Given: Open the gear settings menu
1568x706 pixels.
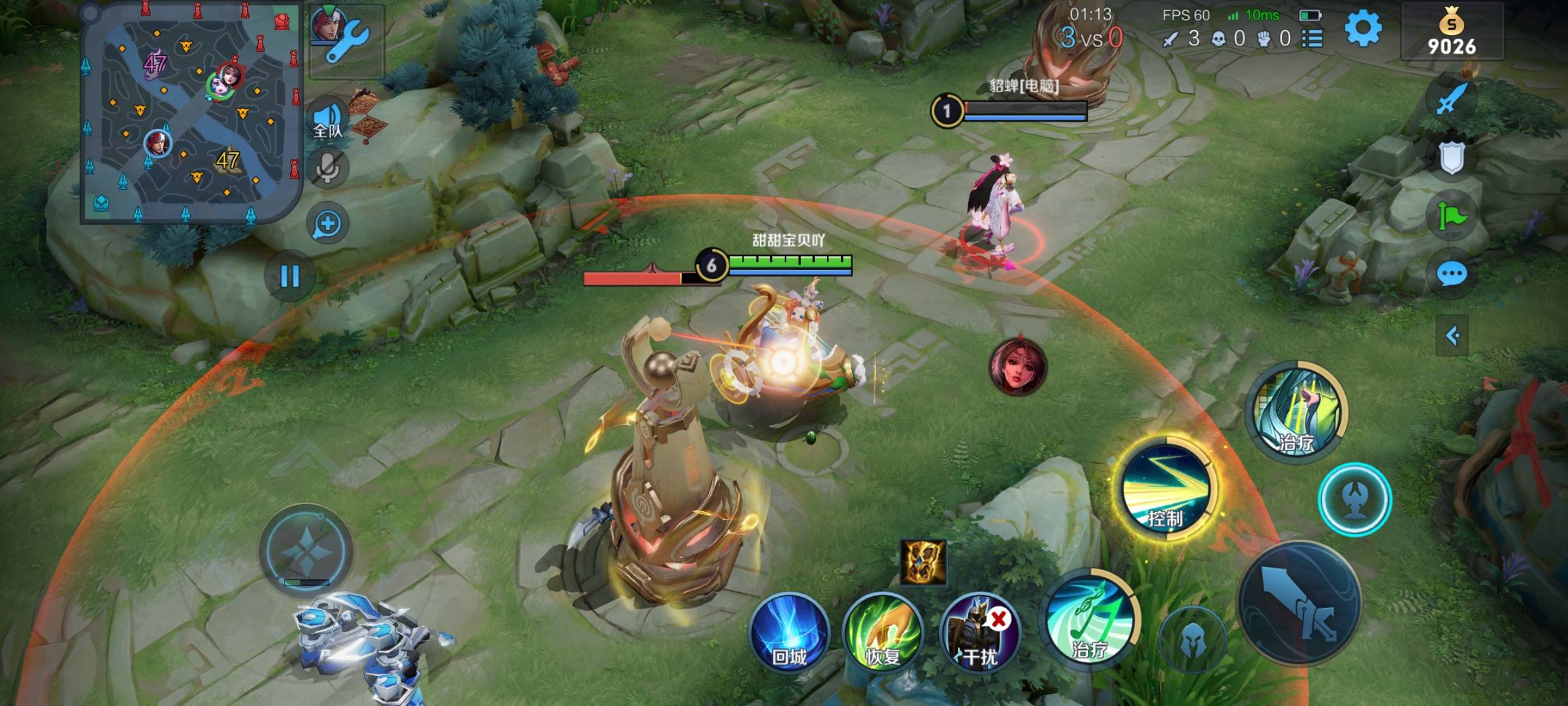Looking at the screenshot, I should coord(1363,29).
